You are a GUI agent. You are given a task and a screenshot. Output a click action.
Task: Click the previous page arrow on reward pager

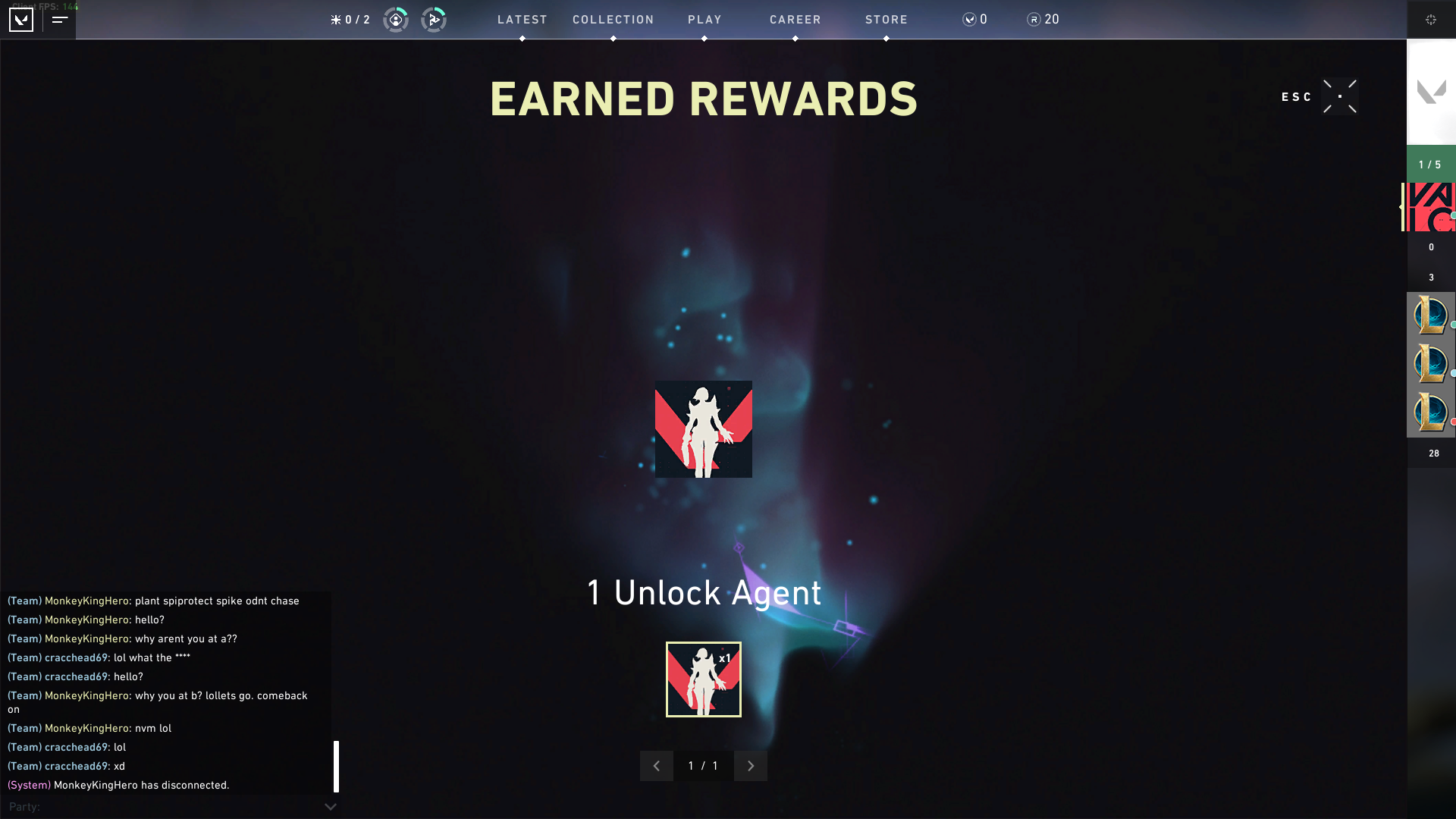(657, 766)
